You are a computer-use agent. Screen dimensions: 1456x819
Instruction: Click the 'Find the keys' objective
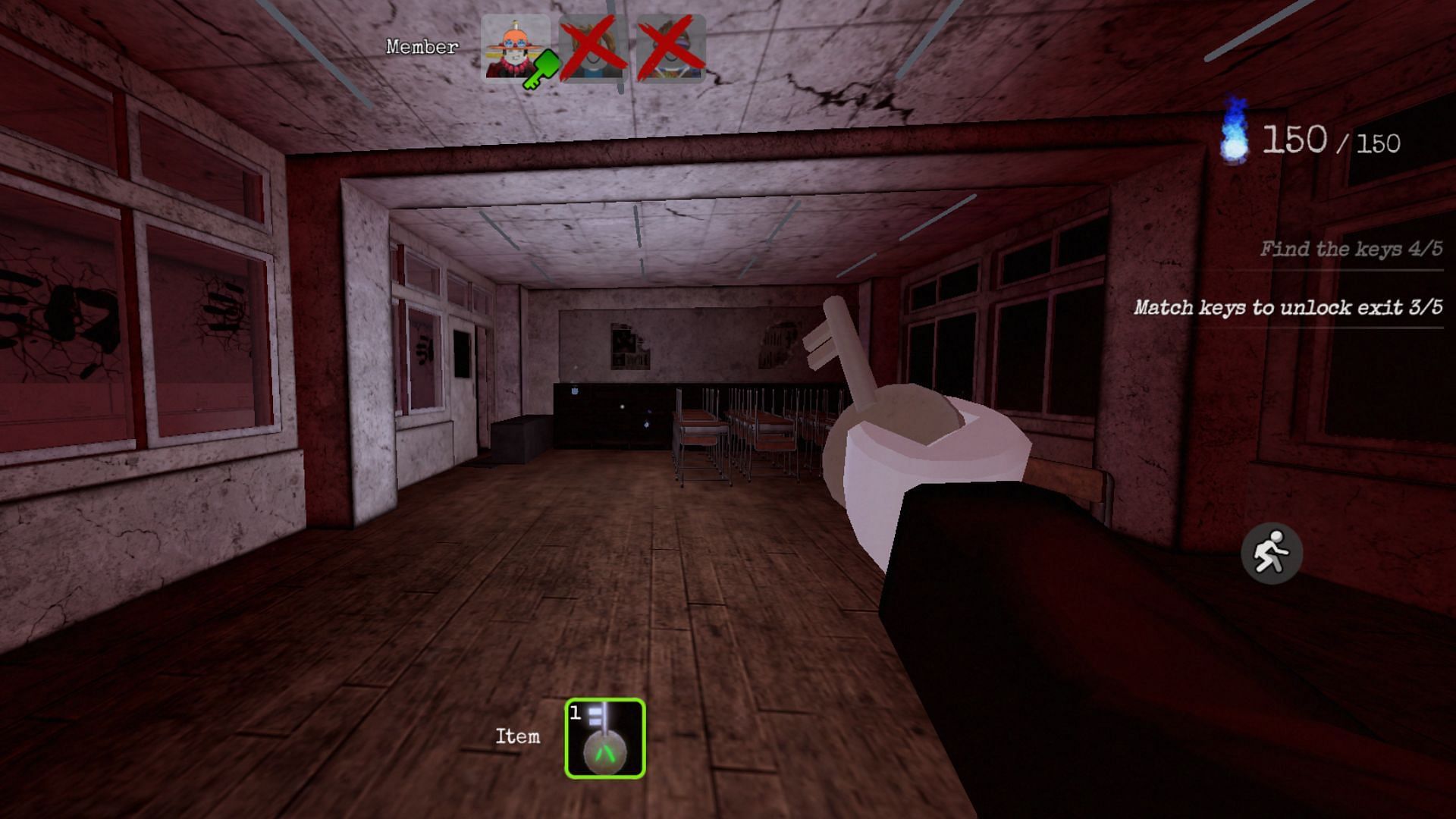[x=1351, y=249]
